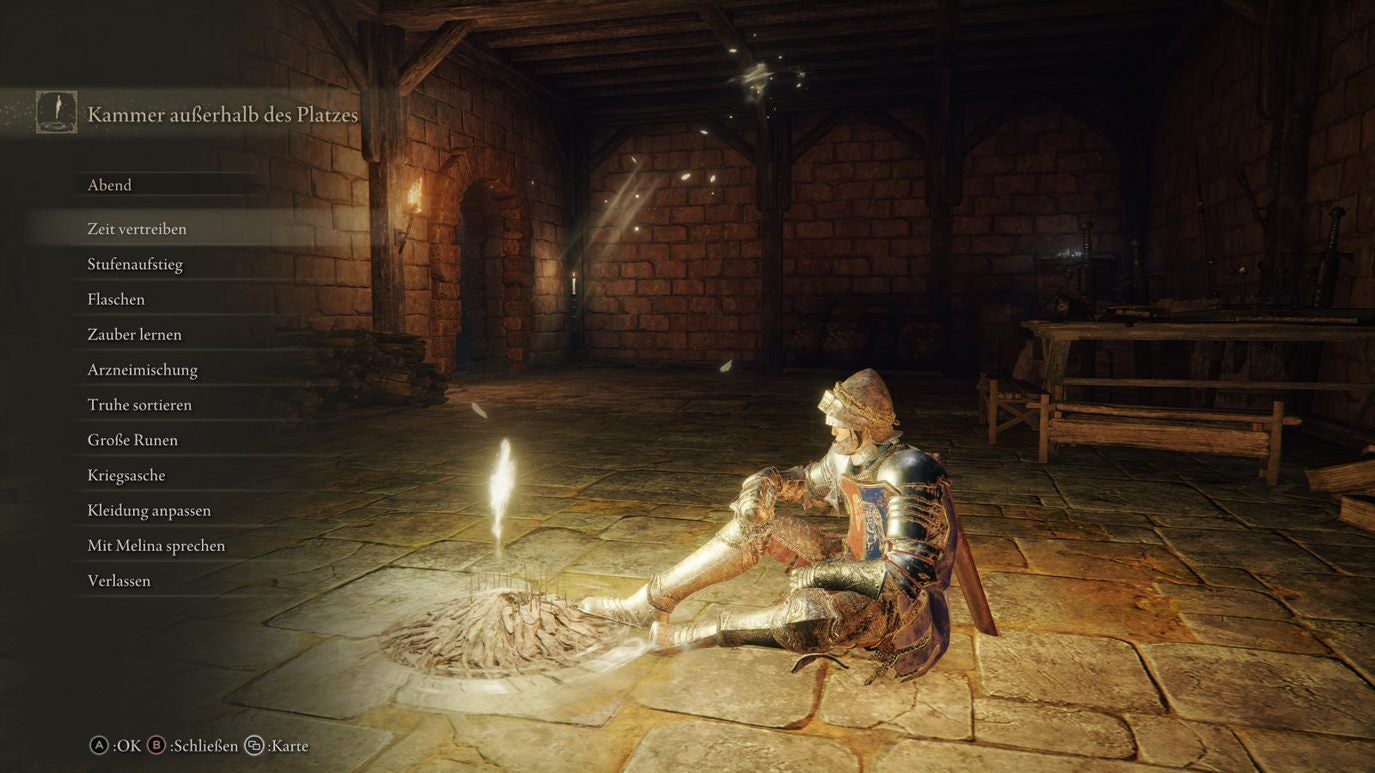Choose Flaschen from the grace menu

(x=114, y=298)
